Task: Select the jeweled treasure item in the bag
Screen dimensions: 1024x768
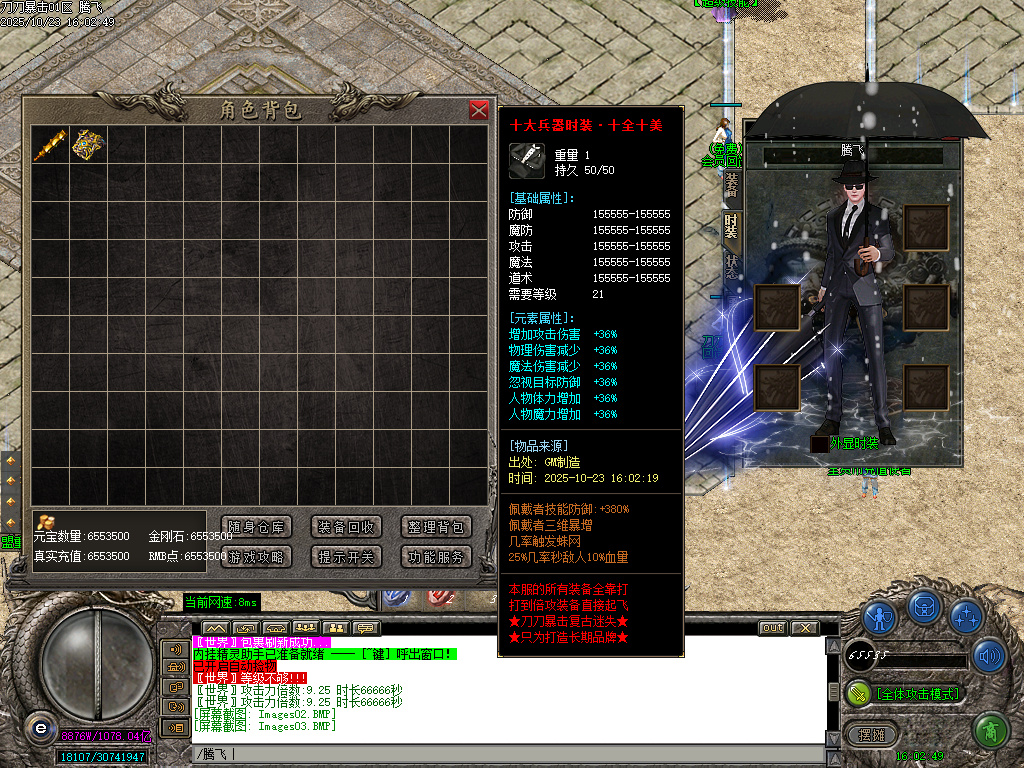Action: tap(88, 145)
